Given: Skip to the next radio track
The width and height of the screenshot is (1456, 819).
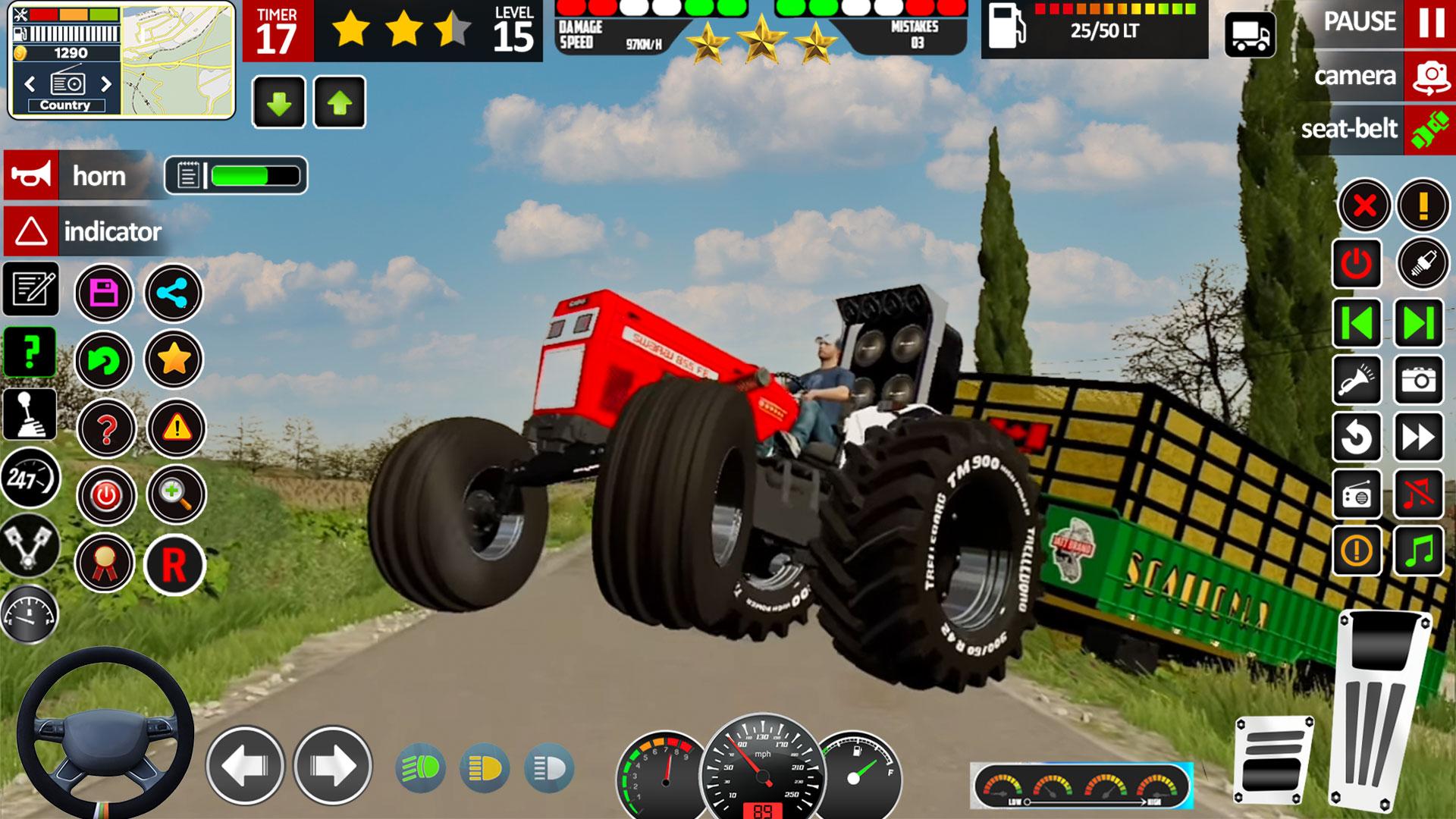Looking at the screenshot, I should tap(1418, 324).
